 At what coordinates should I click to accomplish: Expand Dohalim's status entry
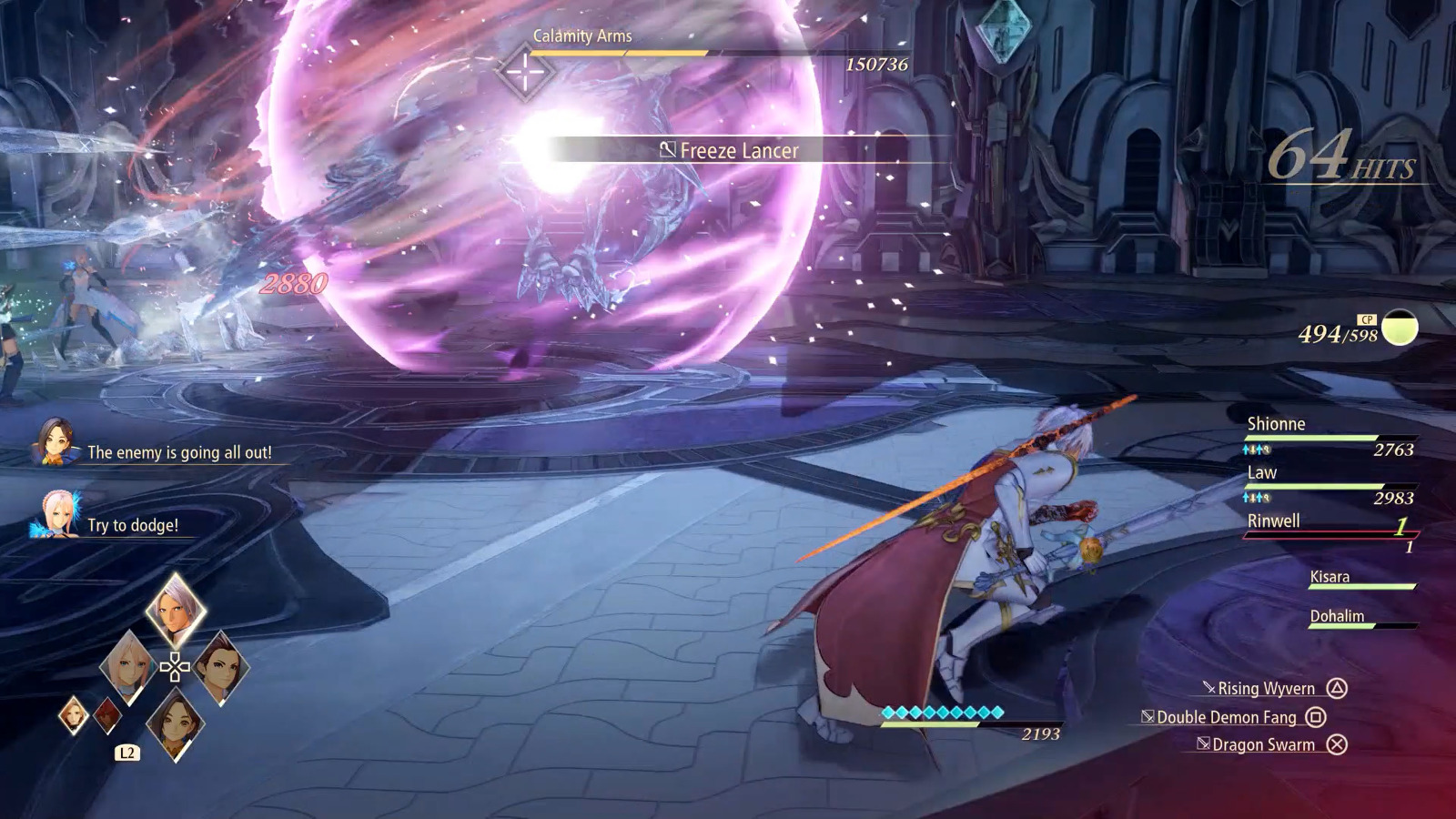point(1340,616)
